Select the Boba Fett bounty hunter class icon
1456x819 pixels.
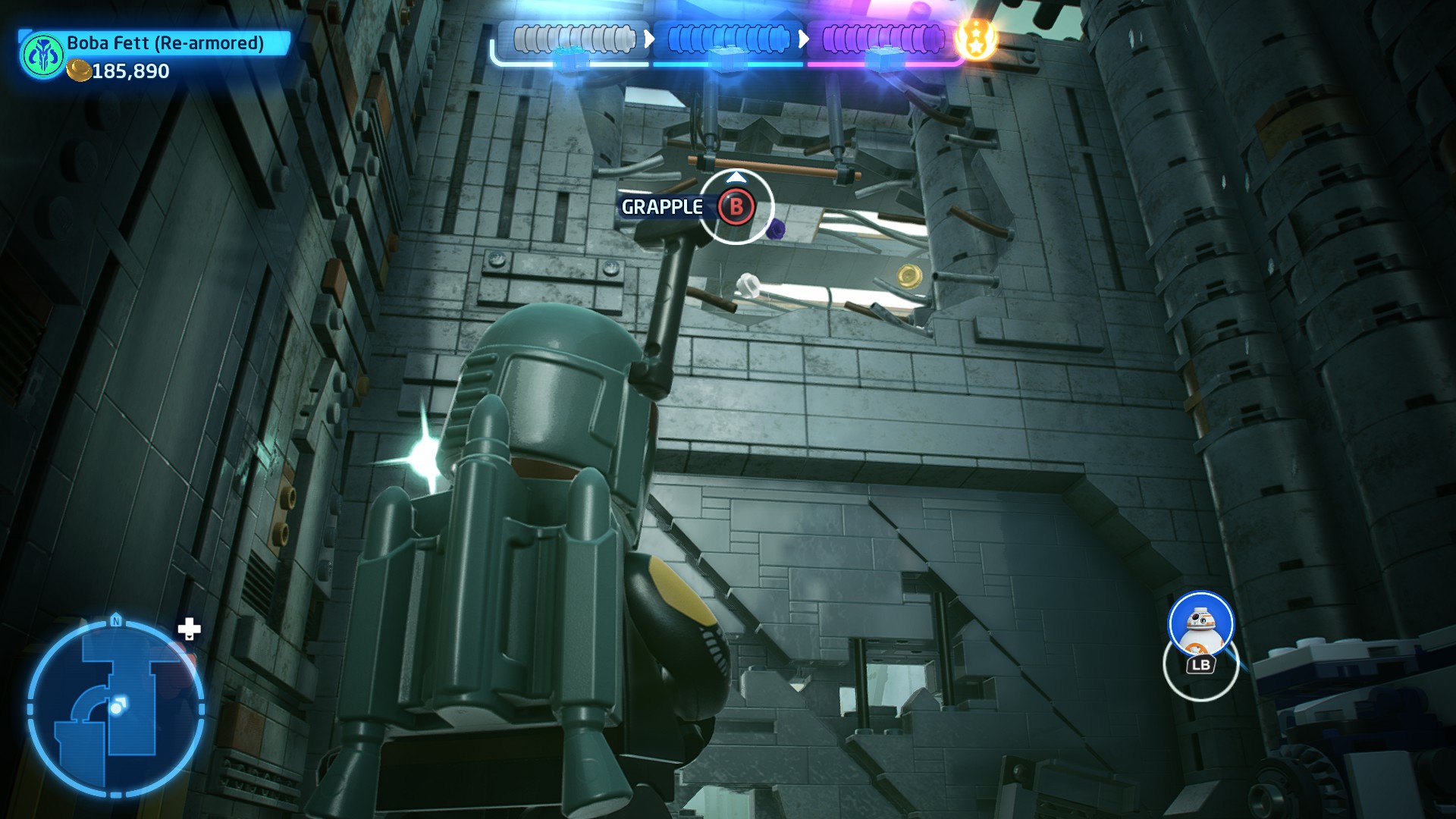(x=41, y=55)
